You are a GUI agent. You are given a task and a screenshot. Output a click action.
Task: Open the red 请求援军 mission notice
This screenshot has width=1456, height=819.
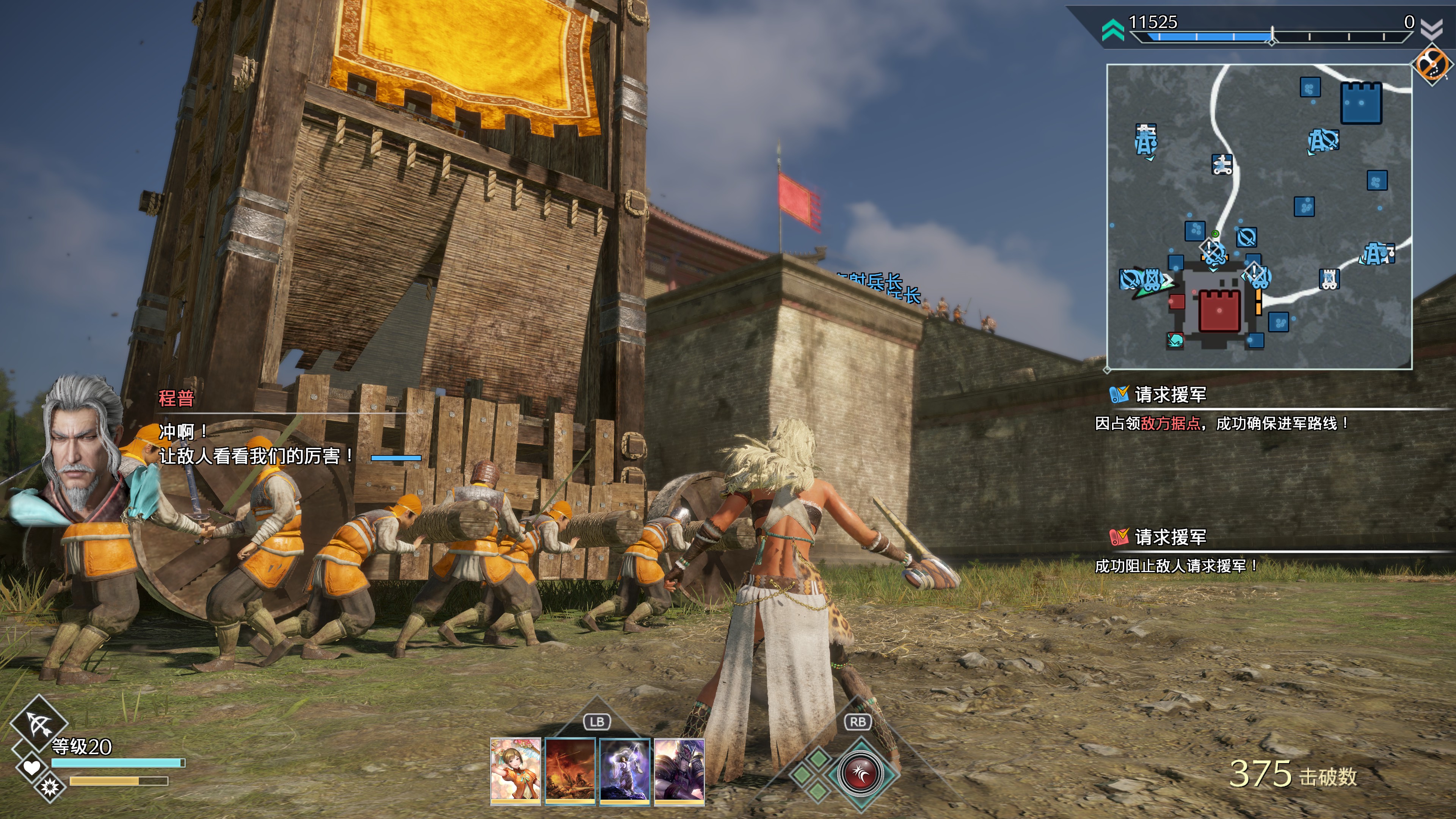pos(1170,537)
